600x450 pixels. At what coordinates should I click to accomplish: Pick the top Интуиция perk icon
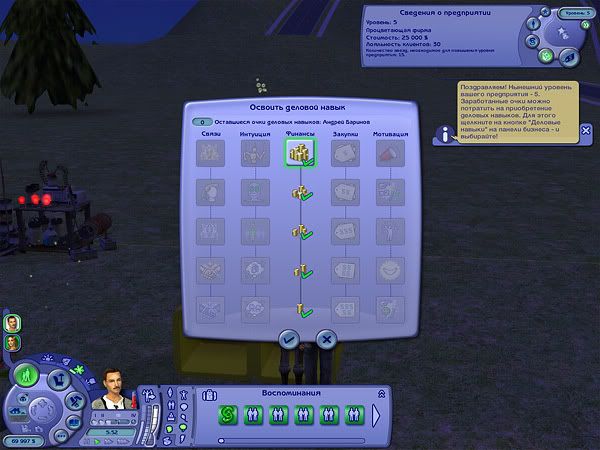pyautogui.click(x=255, y=153)
